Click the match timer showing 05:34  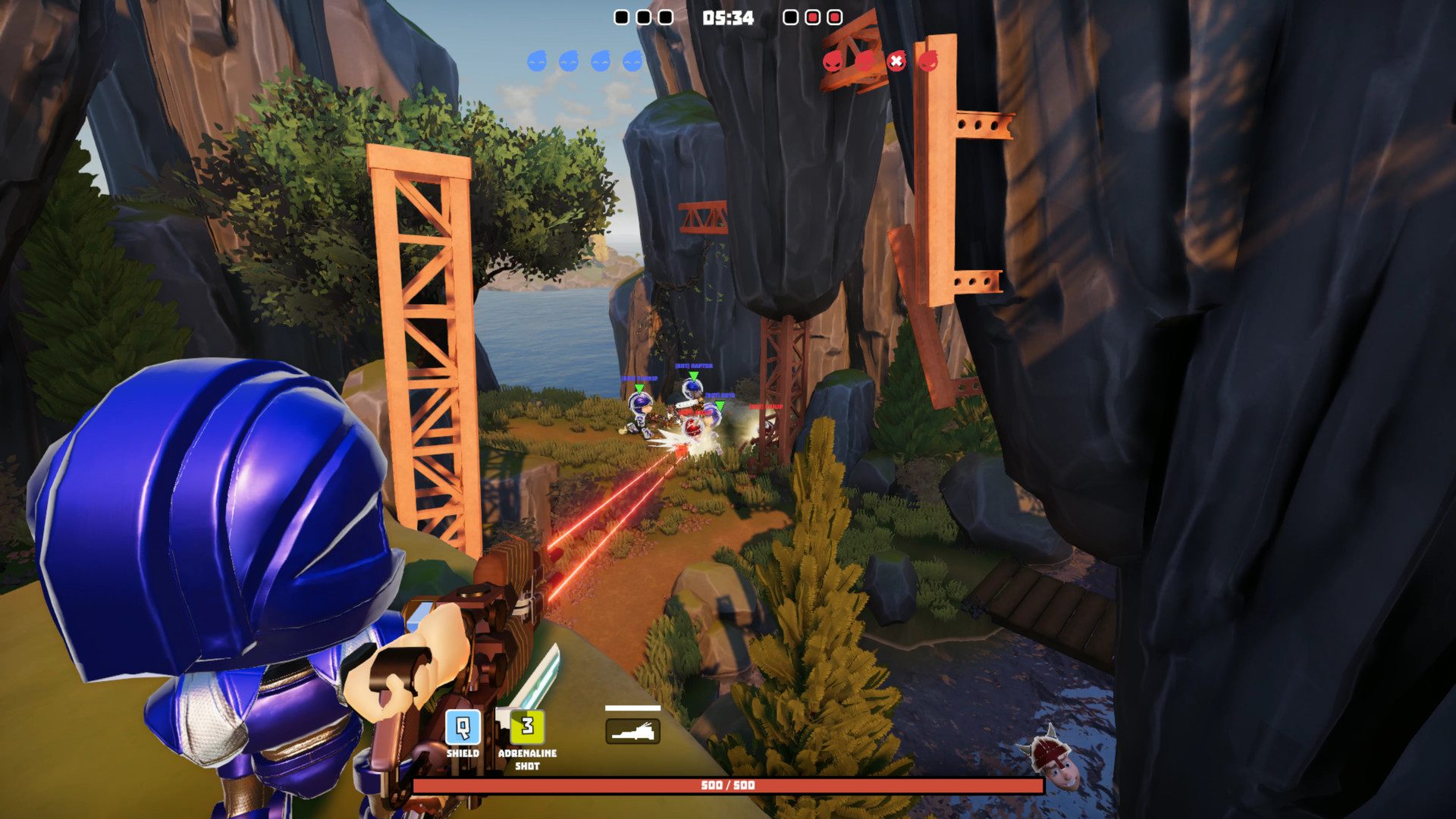coord(726,19)
